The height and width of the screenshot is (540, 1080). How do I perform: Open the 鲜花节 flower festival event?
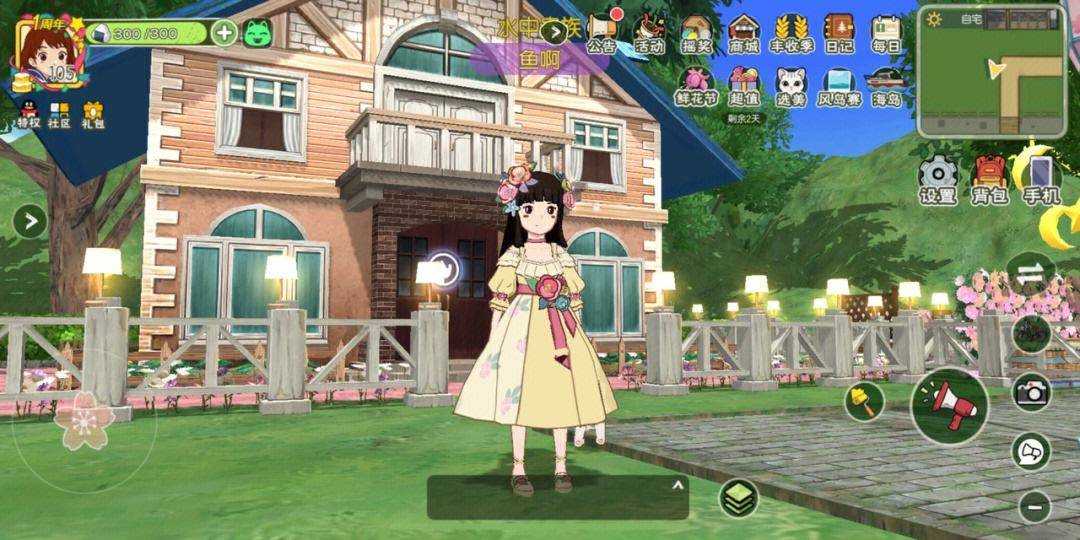coord(696,86)
